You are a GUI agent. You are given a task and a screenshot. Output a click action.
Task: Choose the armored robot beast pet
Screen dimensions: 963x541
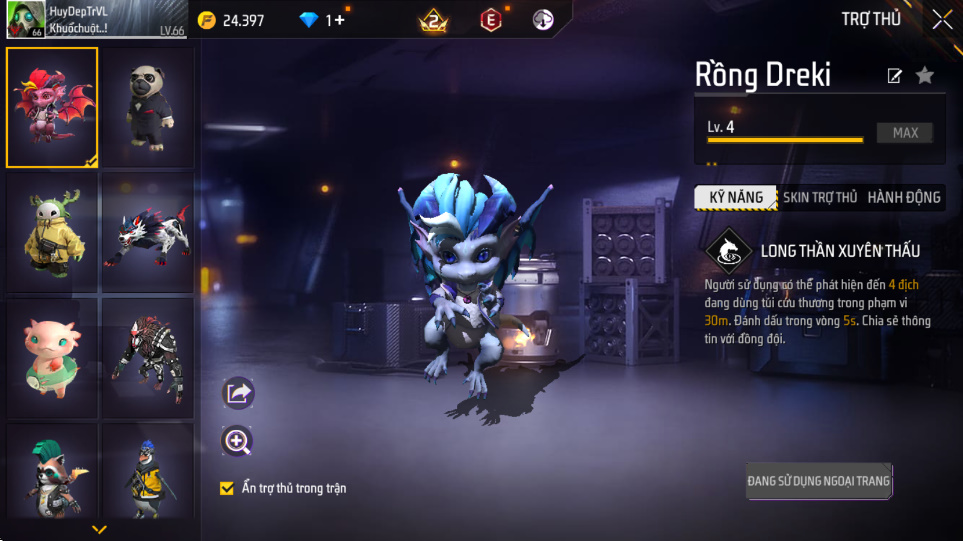pos(148,360)
